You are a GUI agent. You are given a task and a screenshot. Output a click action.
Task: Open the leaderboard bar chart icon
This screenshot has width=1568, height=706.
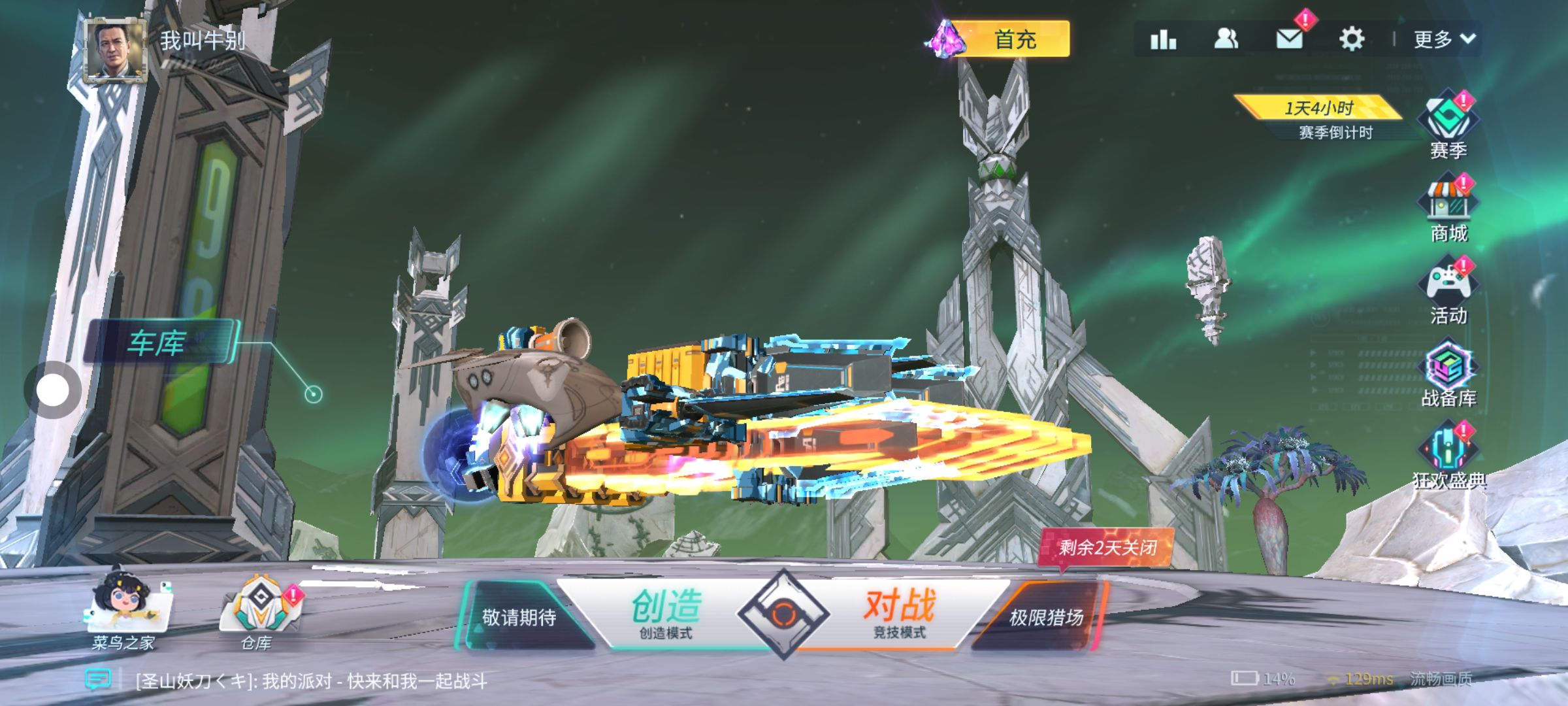point(1163,40)
